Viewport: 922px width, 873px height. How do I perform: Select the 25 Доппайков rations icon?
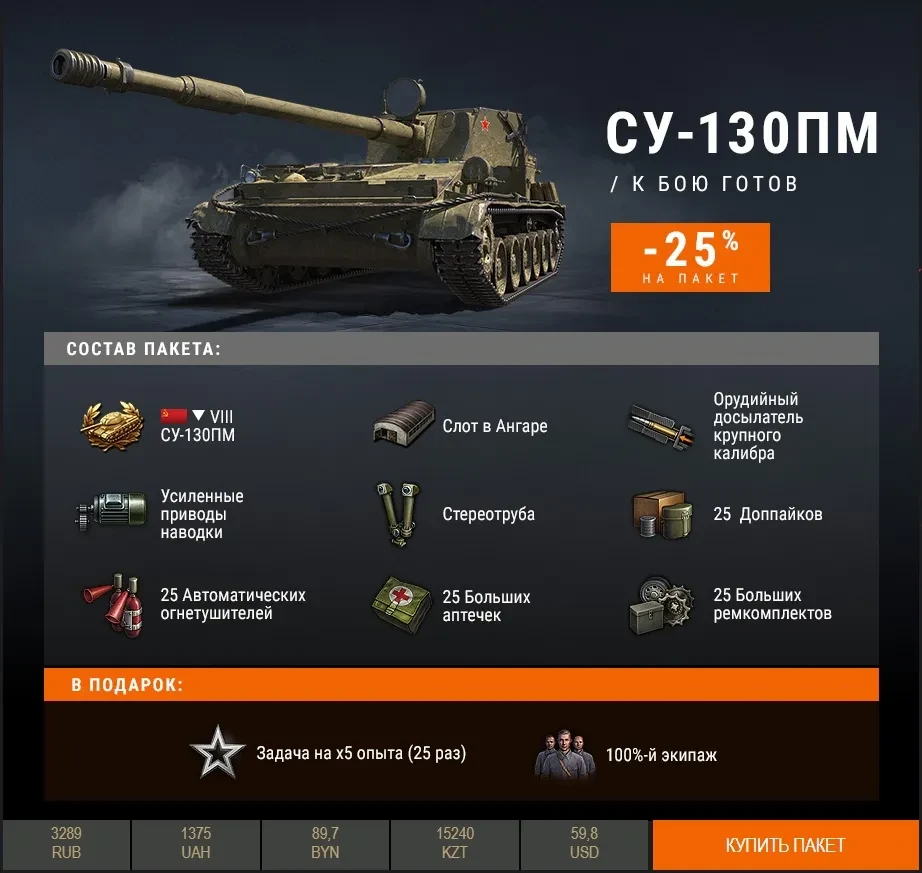[662, 514]
